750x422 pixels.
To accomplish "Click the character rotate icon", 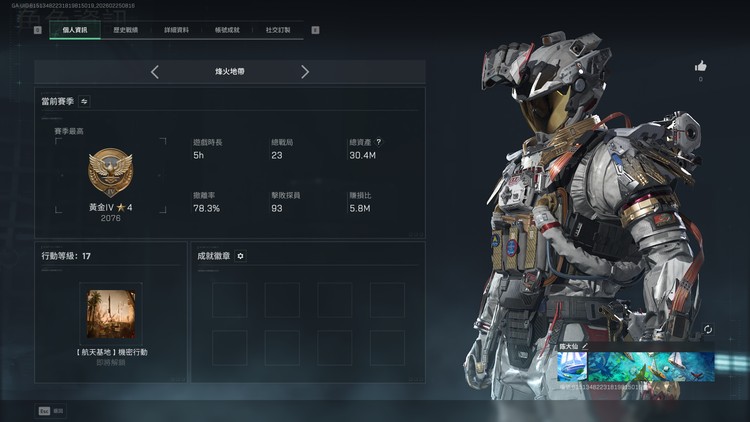I will (708, 329).
